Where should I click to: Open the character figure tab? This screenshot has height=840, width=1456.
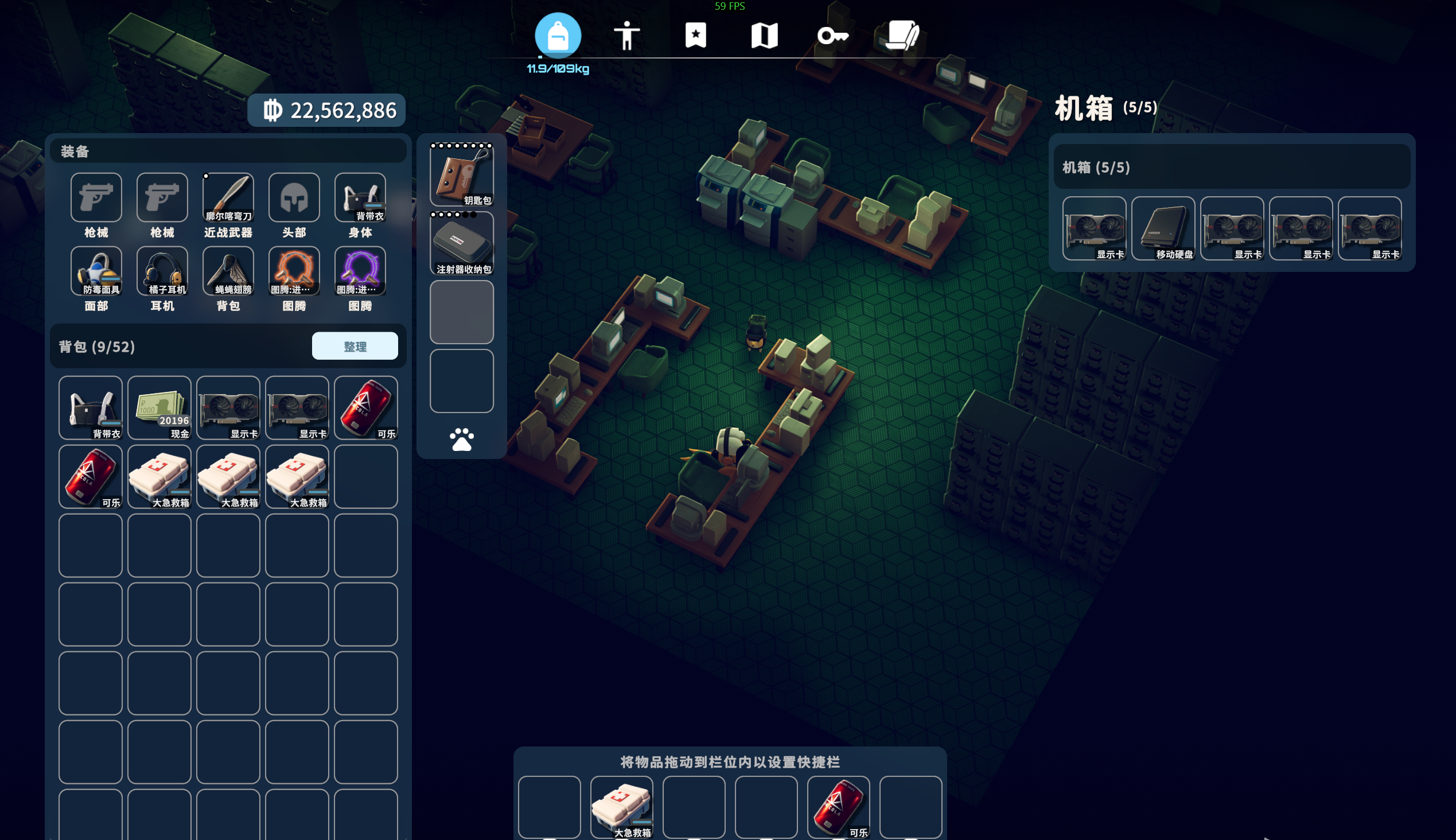(626, 36)
